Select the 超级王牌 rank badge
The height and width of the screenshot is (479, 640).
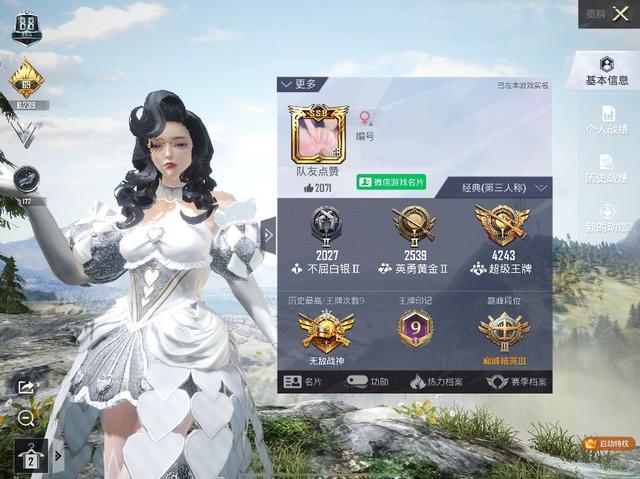499,229
